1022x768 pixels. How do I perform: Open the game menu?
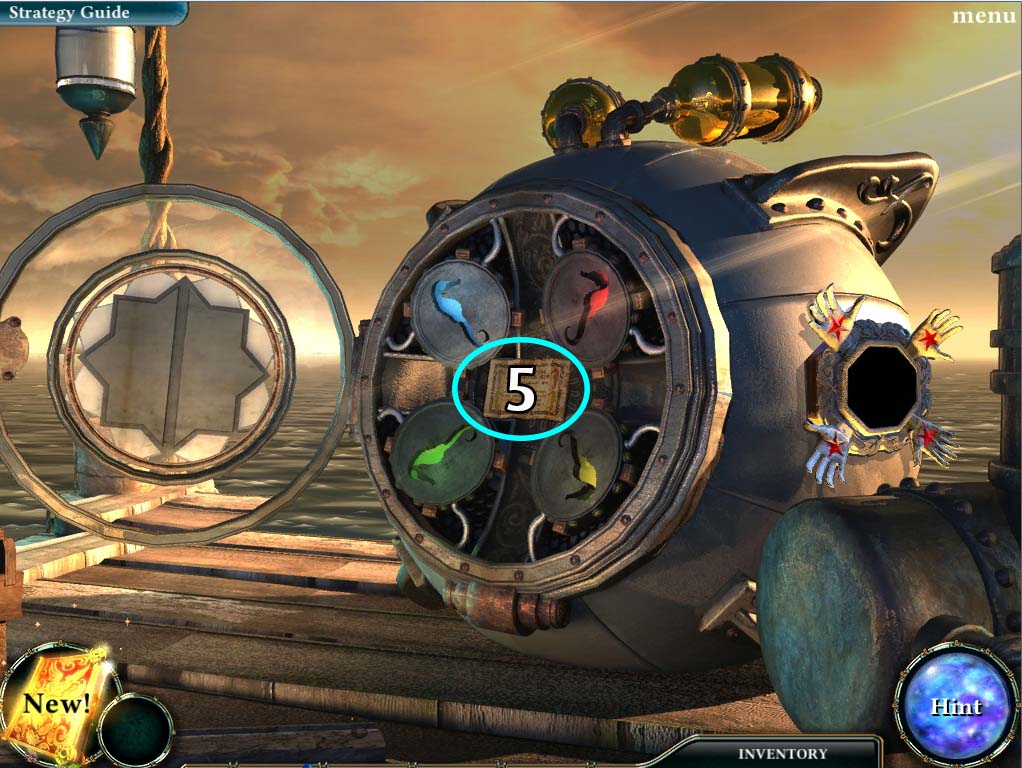point(984,15)
